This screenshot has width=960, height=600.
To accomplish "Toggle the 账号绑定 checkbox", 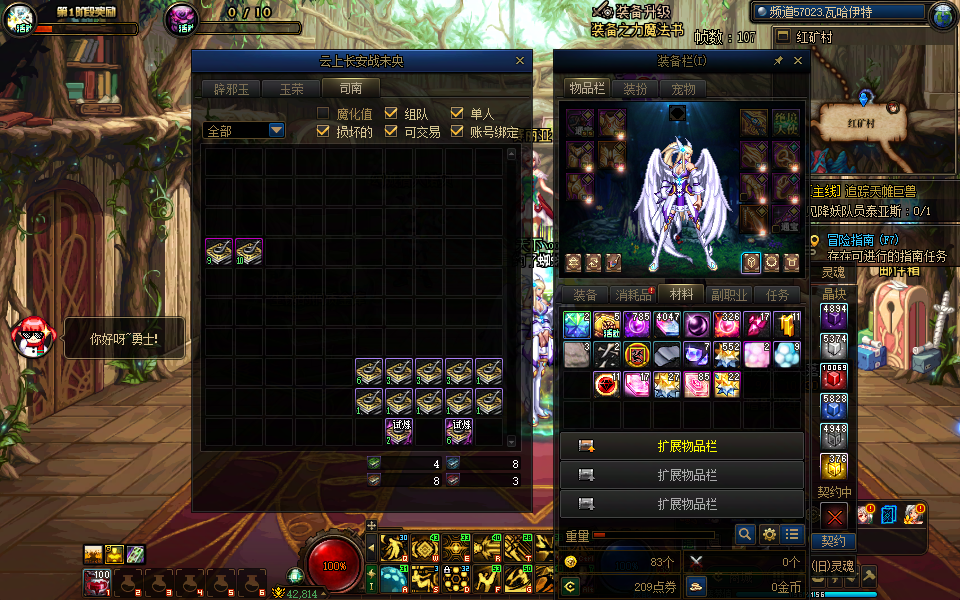I will (x=457, y=132).
